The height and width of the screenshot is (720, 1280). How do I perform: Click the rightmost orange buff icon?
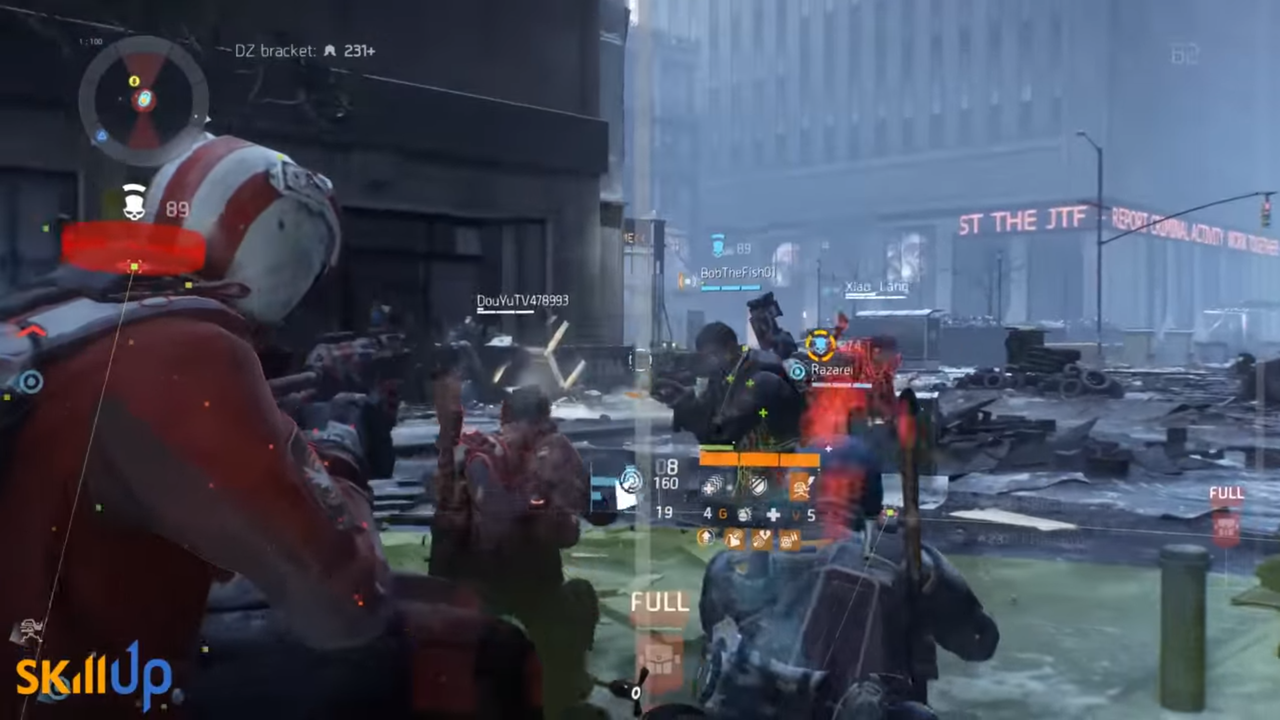point(788,540)
